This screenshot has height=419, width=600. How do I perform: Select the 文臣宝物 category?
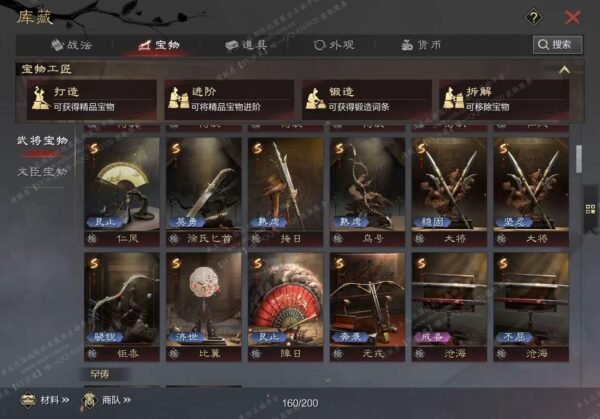(x=43, y=171)
